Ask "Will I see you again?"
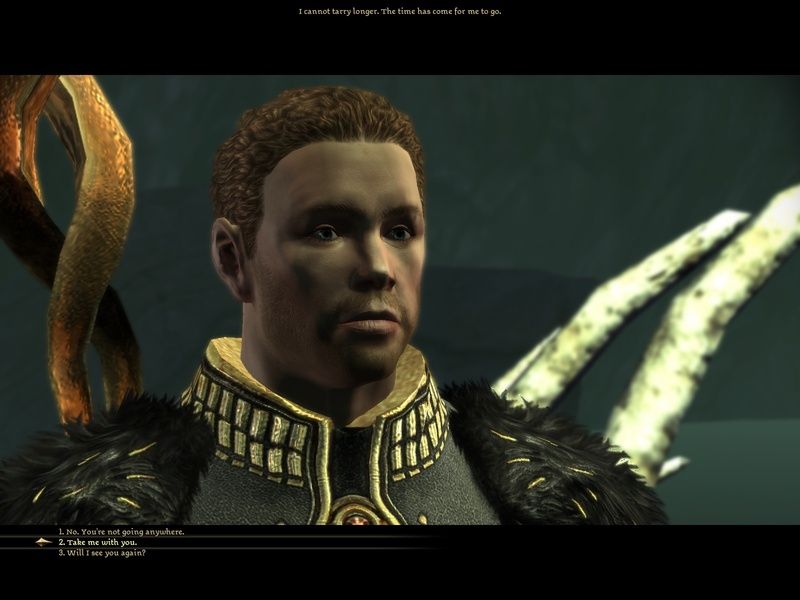 pos(102,553)
